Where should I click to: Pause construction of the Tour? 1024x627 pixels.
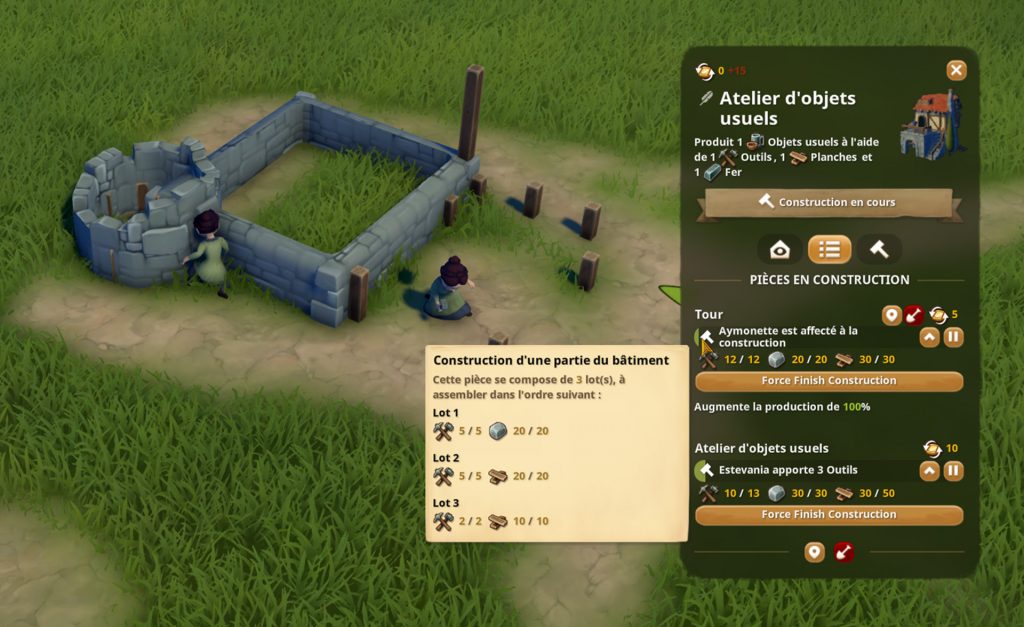[x=953, y=337]
